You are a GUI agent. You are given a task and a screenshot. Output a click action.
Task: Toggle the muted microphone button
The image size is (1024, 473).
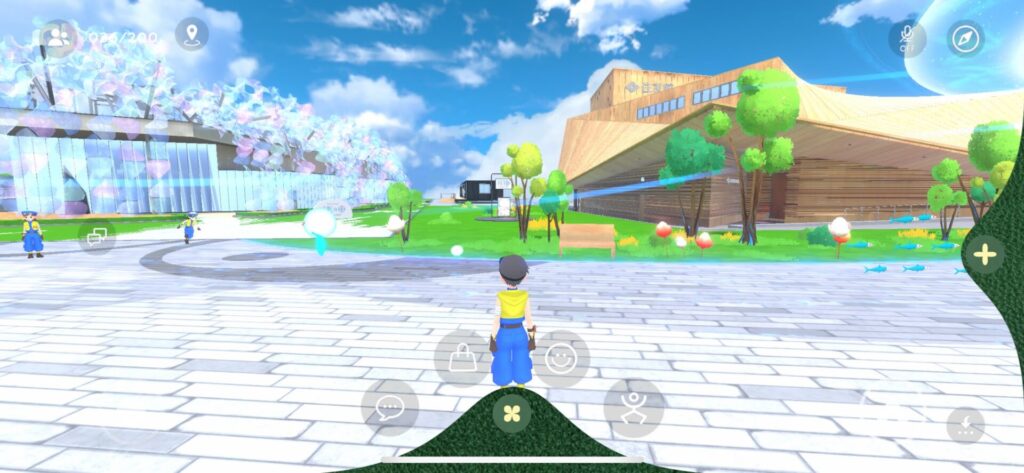tap(907, 38)
